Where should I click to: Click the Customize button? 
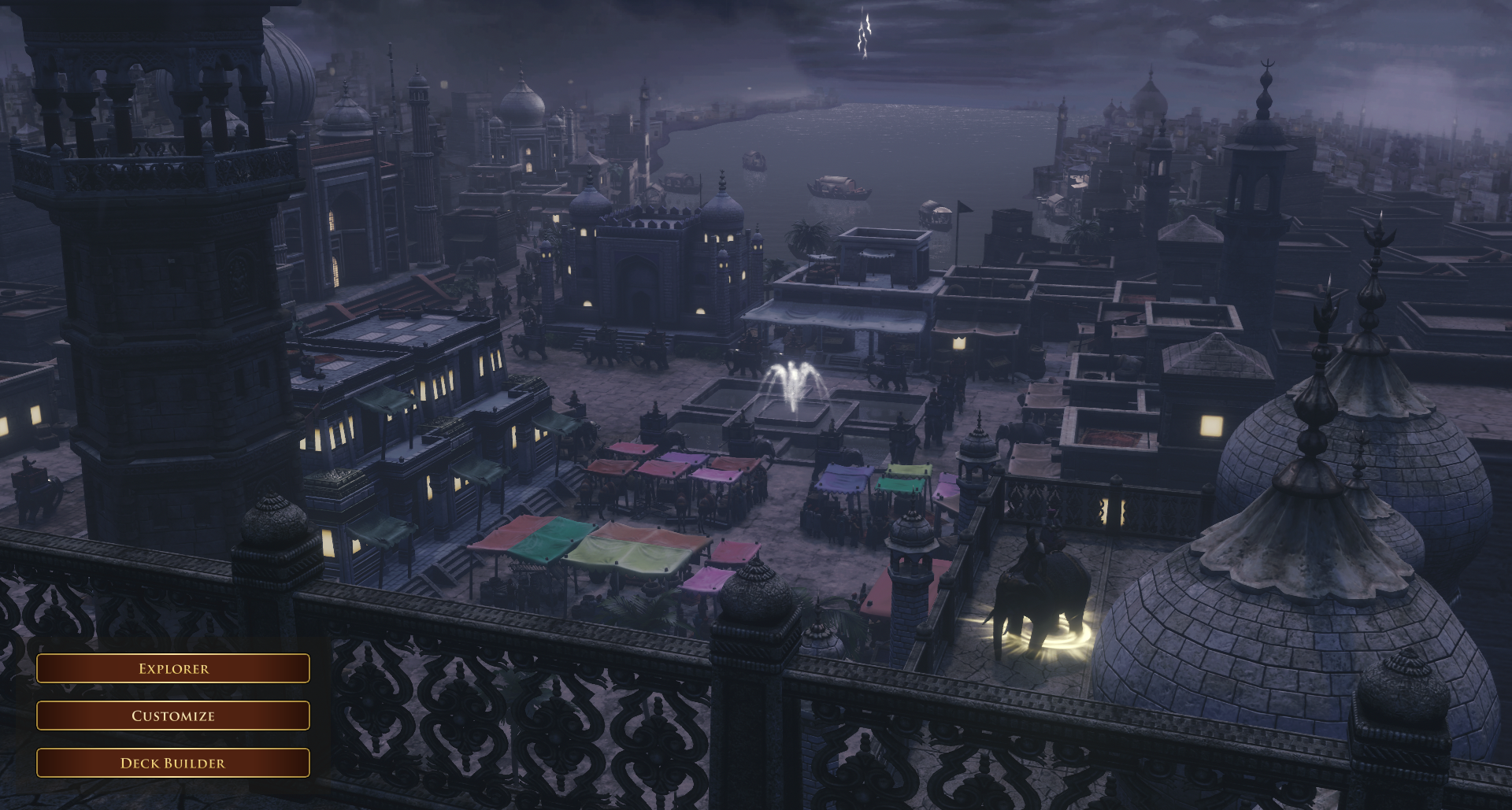pos(173,716)
